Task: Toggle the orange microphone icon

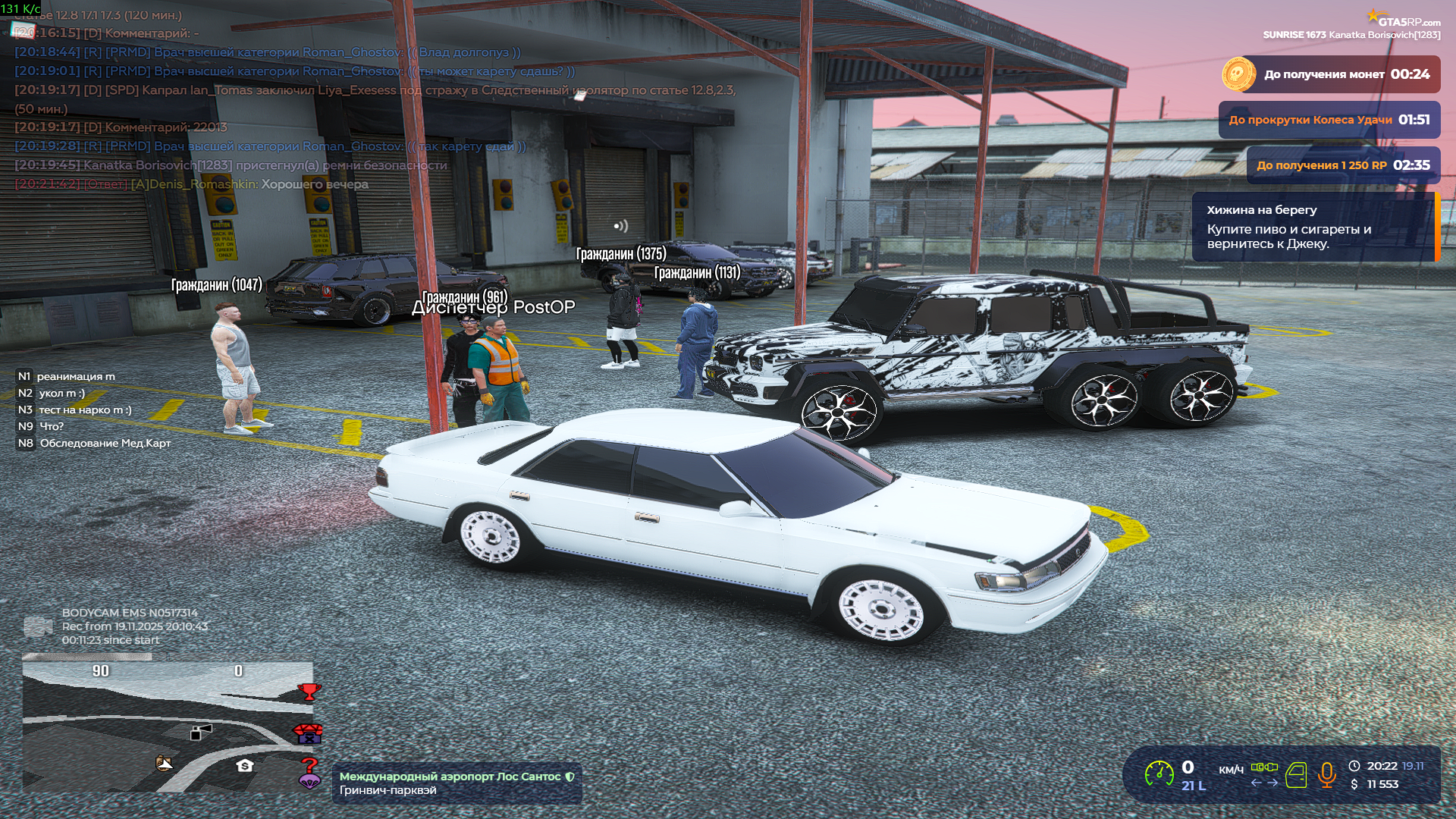Action: coord(1326,774)
